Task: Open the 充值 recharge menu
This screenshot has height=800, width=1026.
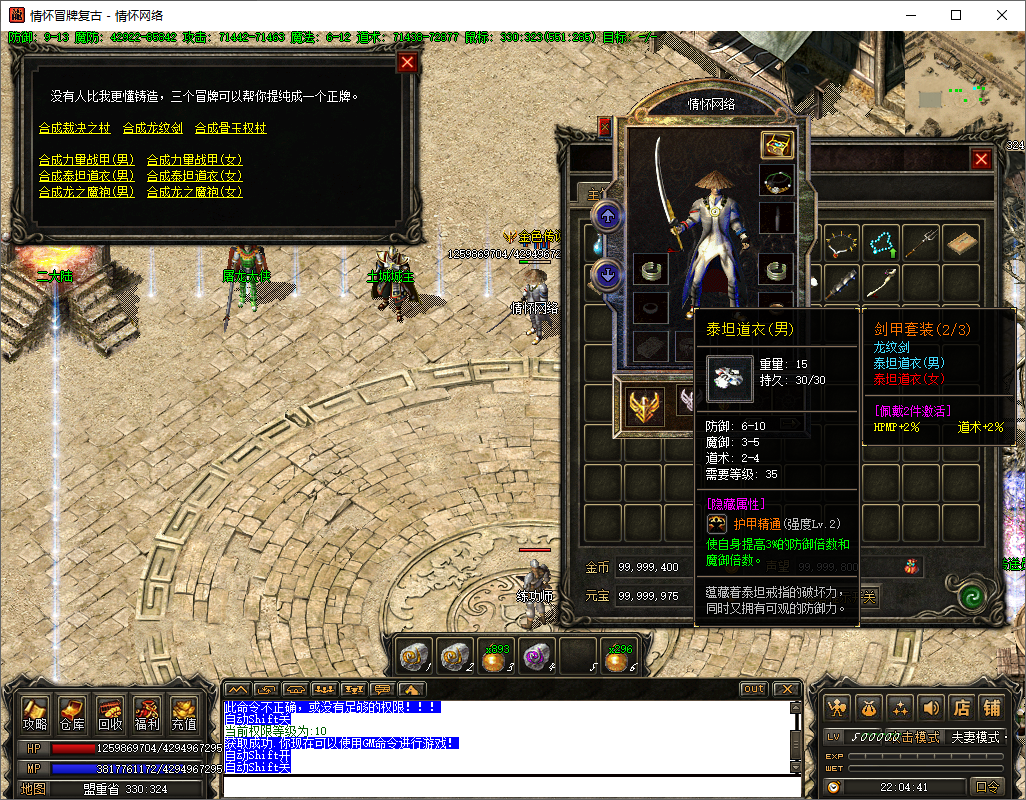Action: click(x=183, y=713)
